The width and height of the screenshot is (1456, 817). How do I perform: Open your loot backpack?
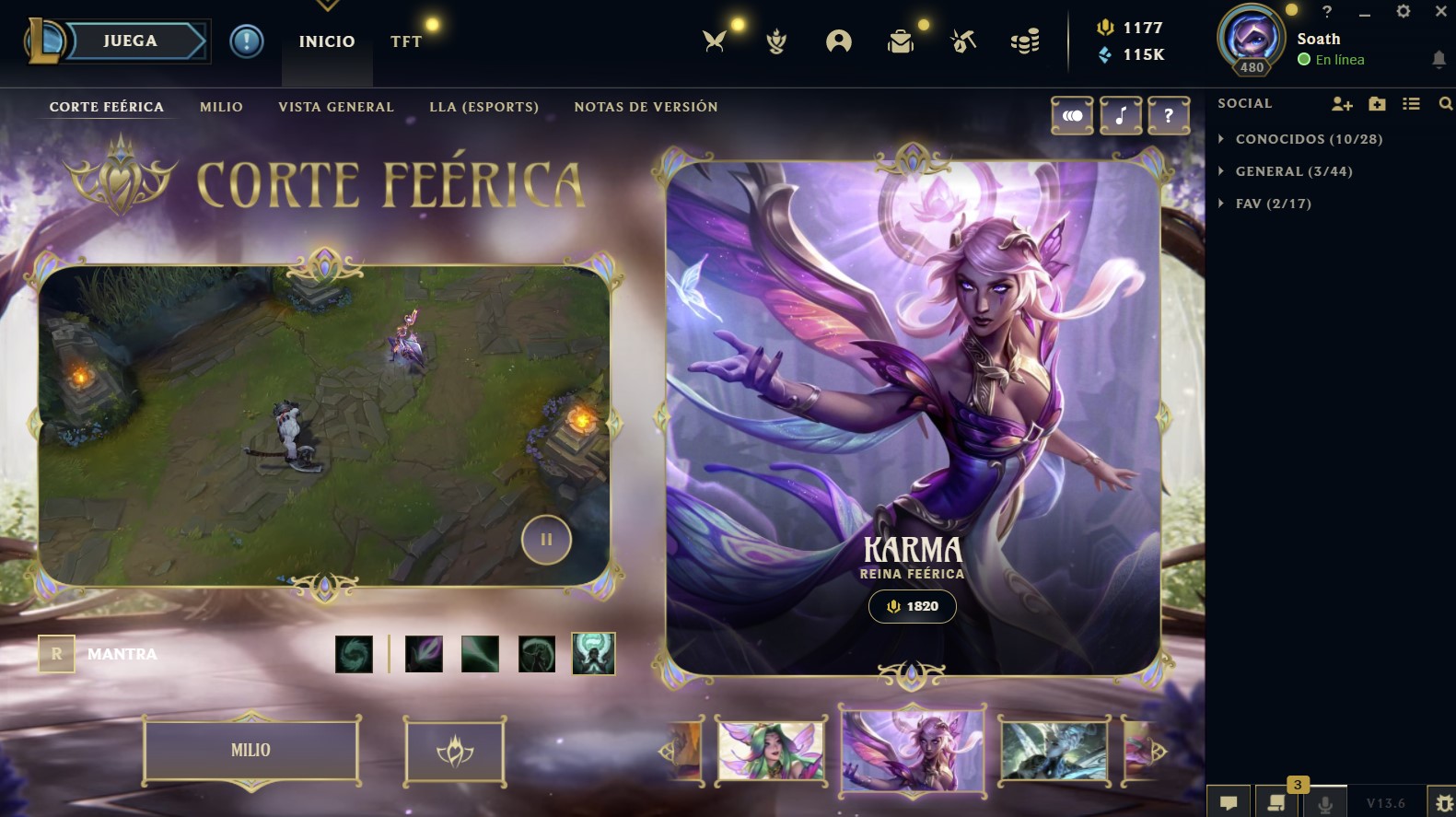(901, 41)
